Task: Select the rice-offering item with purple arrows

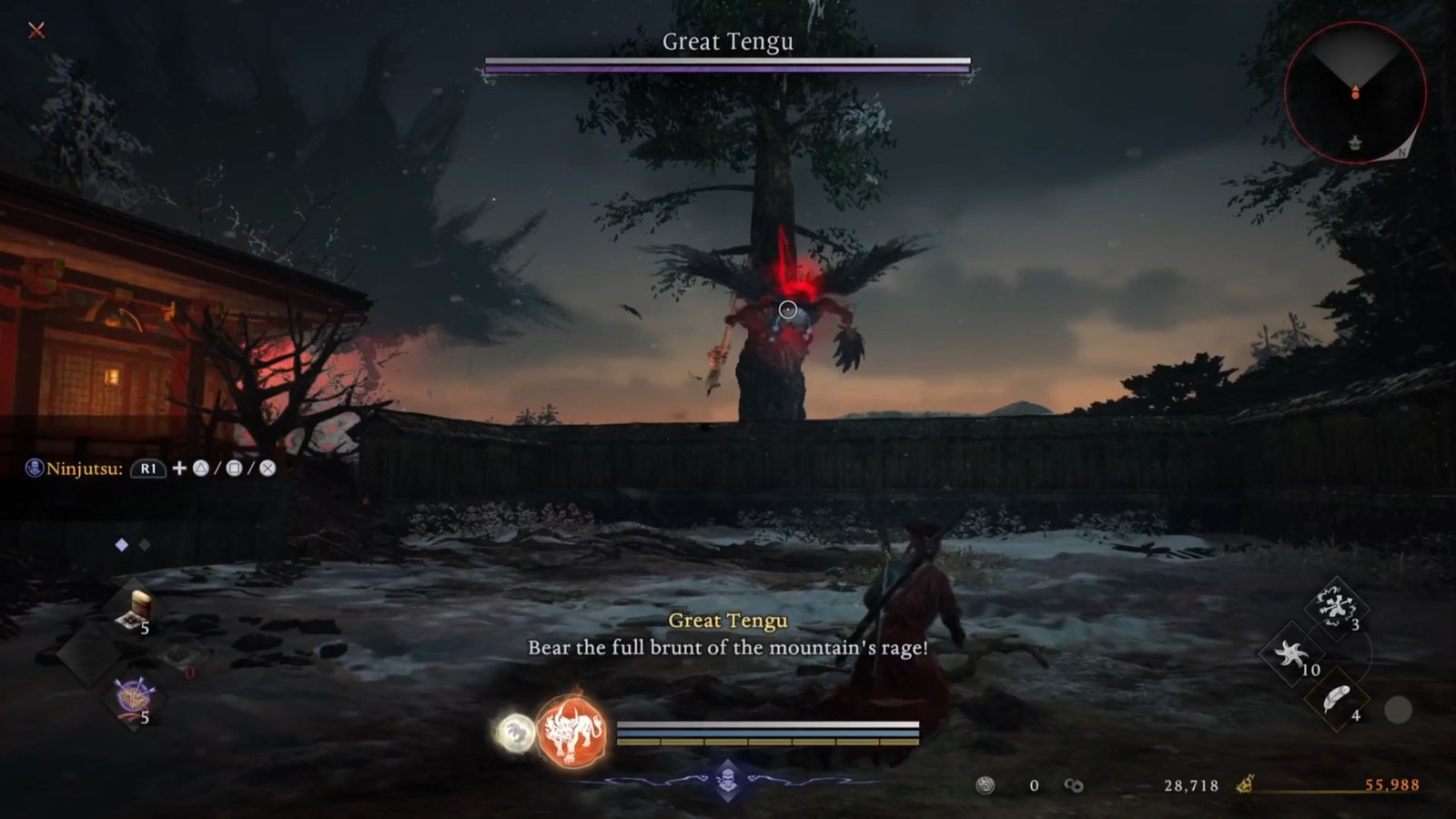Action: coord(133,694)
